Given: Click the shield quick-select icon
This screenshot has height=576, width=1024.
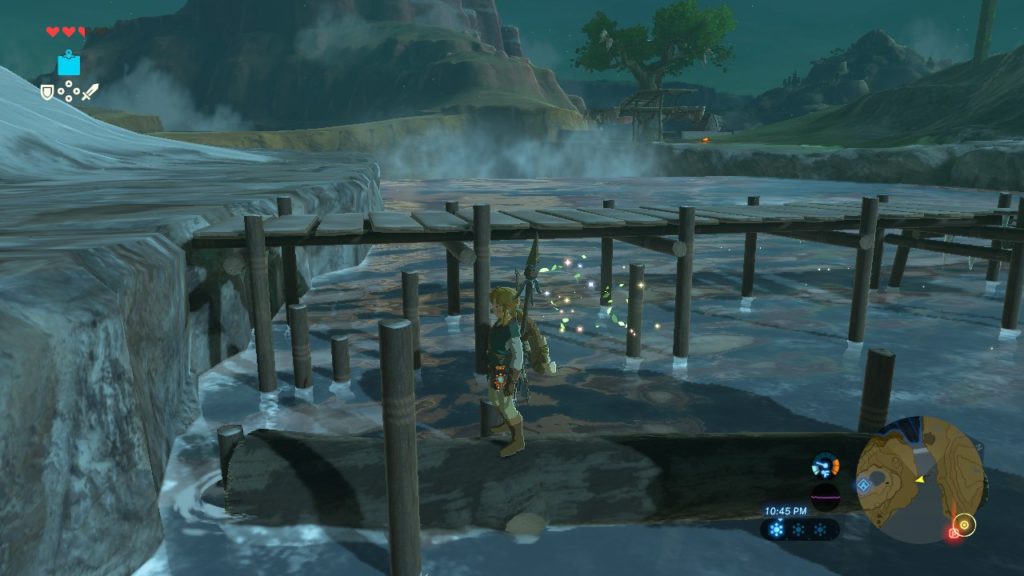Looking at the screenshot, I should pos(47,92).
